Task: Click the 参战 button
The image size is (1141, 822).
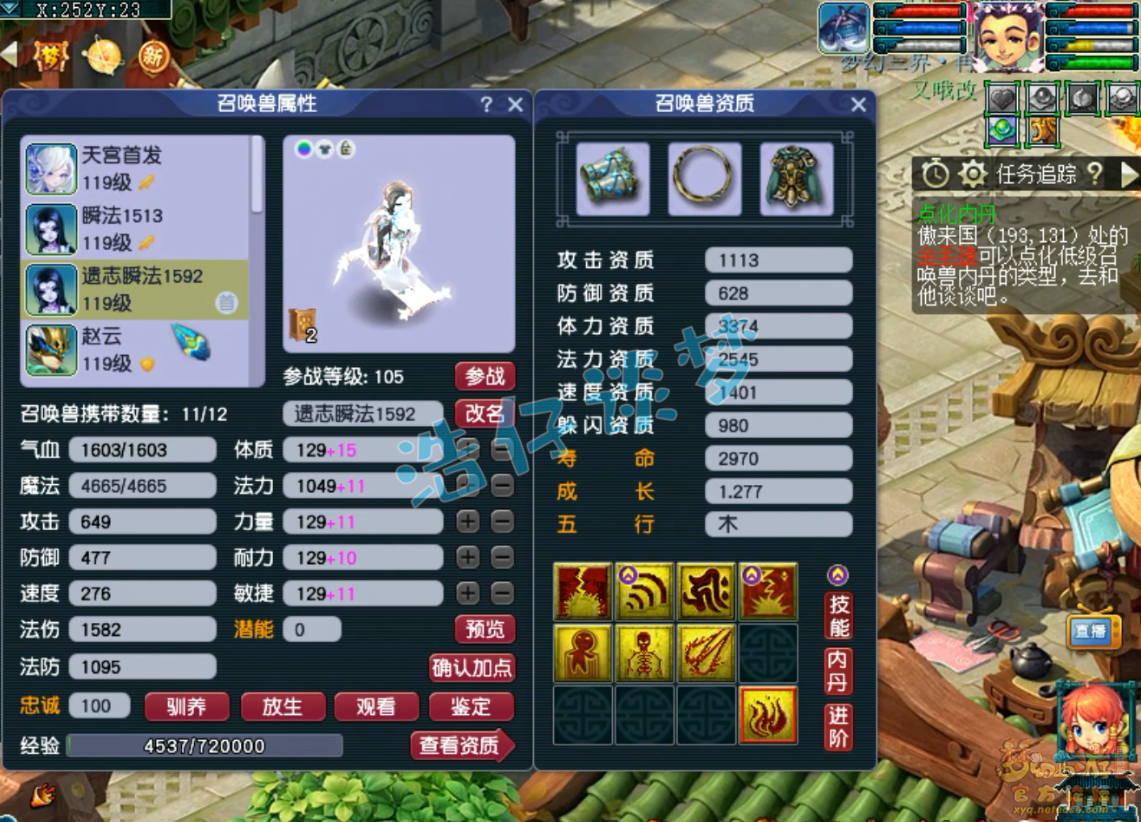Action: point(485,377)
